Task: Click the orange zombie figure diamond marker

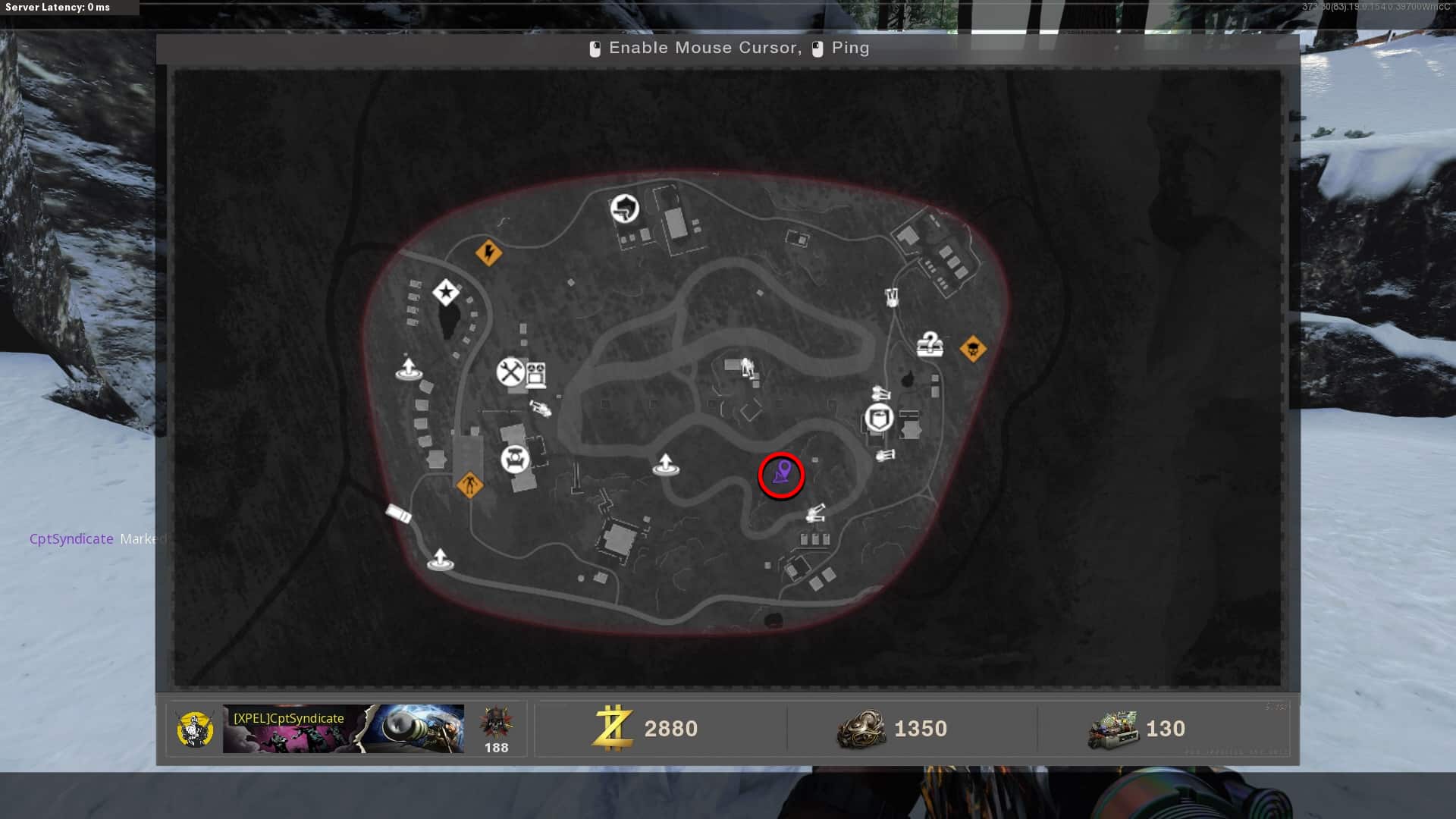Action: pyautogui.click(x=469, y=484)
